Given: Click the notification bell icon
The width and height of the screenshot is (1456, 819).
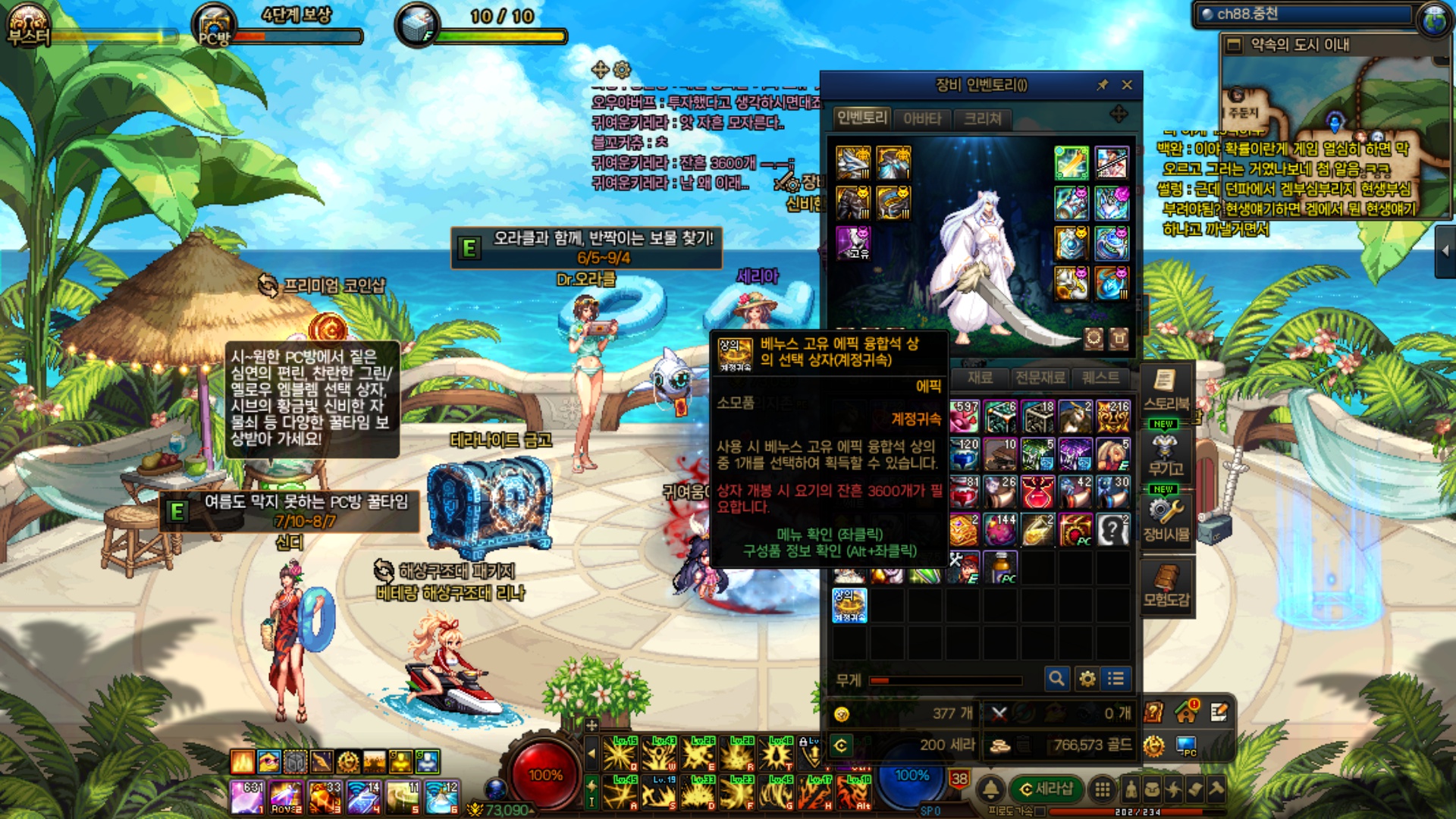Looking at the screenshot, I should click(990, 789).
